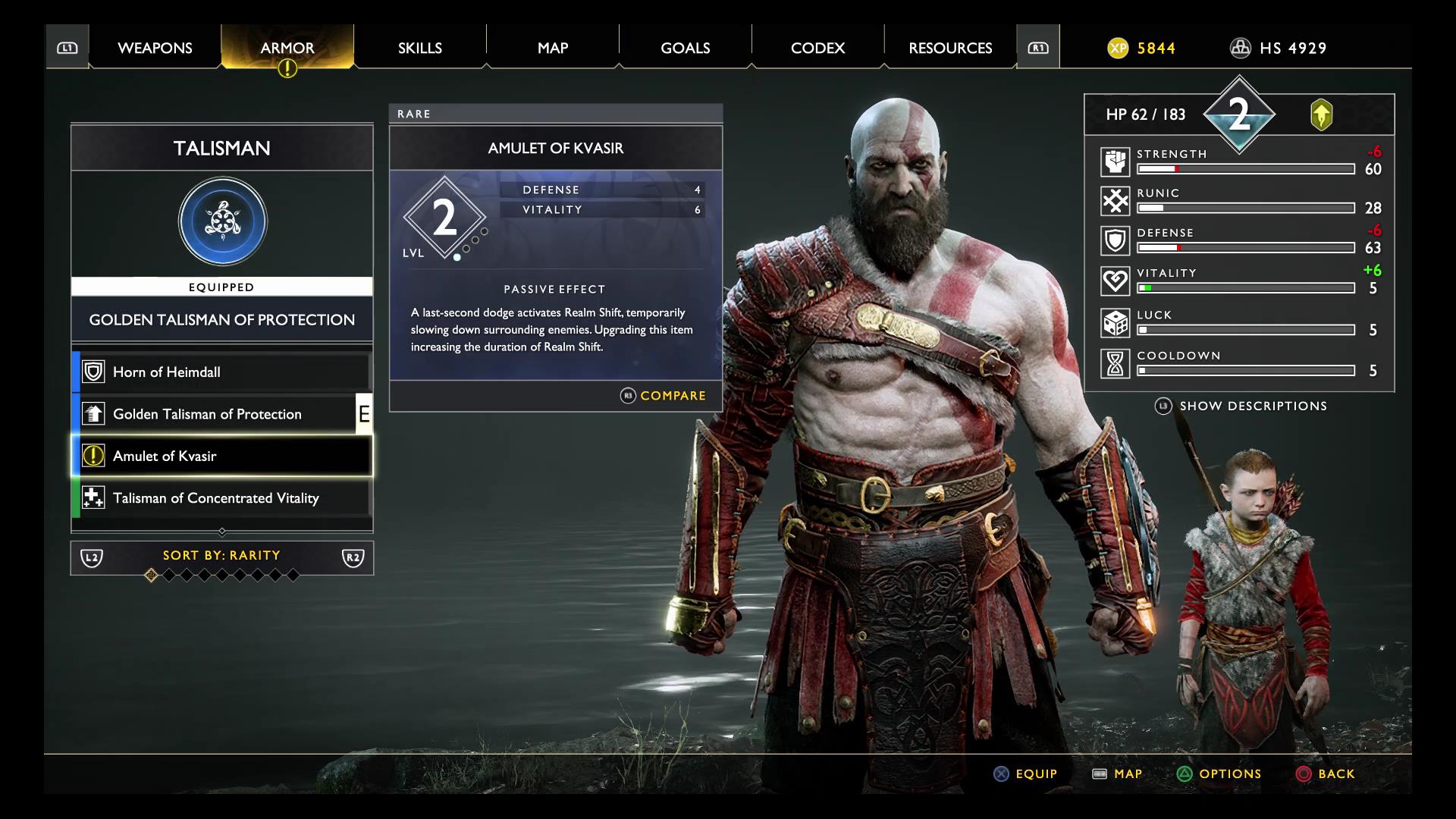Select the Strength stat fist icon
This screenshot has width=1456, height=819.
(x=1116, y=162)
